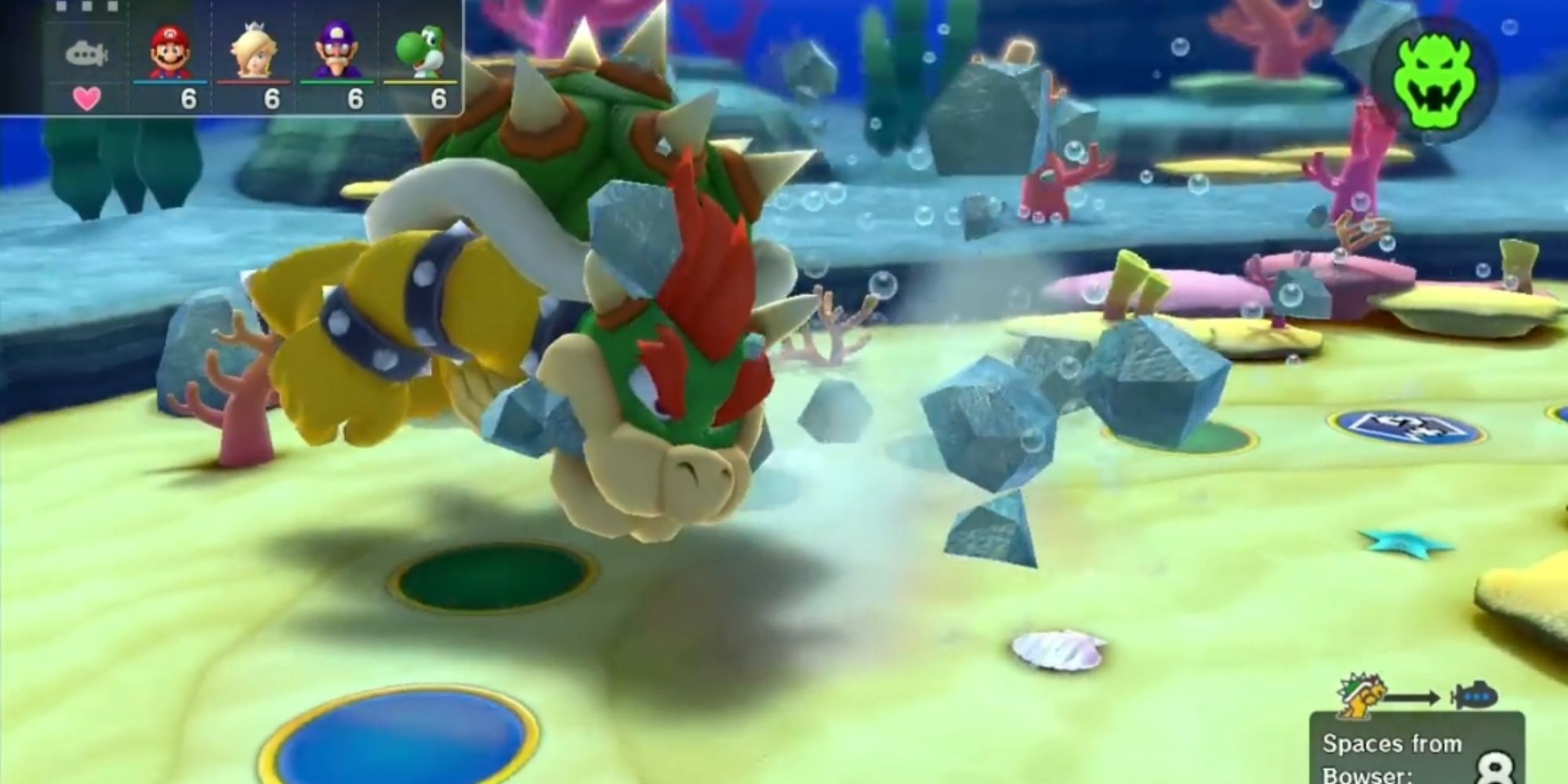The image size is (1568, 784).
Task: Click Rosalina's character portrait
Action: click(x=253, y=49)
